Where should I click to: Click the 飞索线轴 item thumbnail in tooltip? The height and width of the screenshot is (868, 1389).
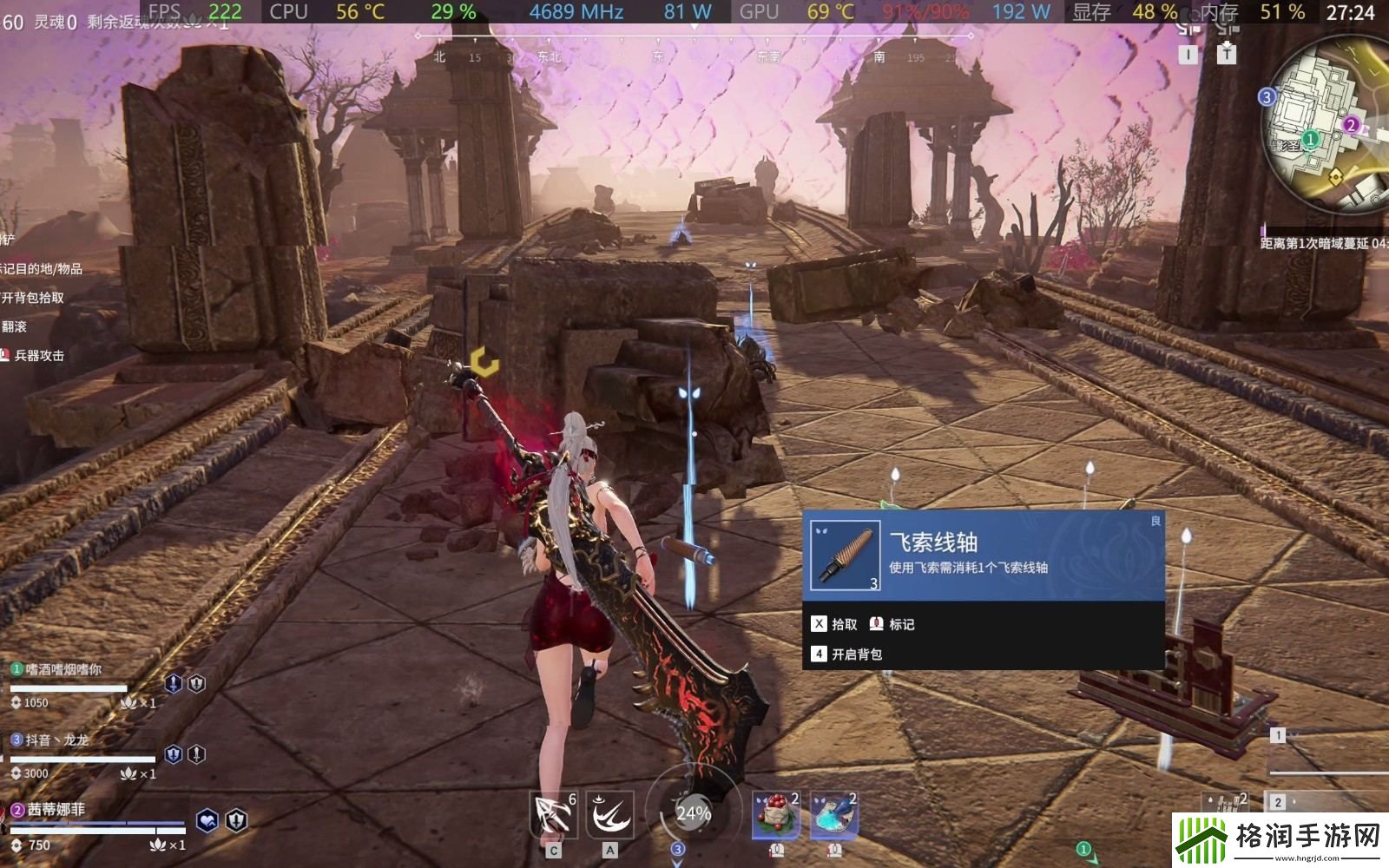coord(845,556)
